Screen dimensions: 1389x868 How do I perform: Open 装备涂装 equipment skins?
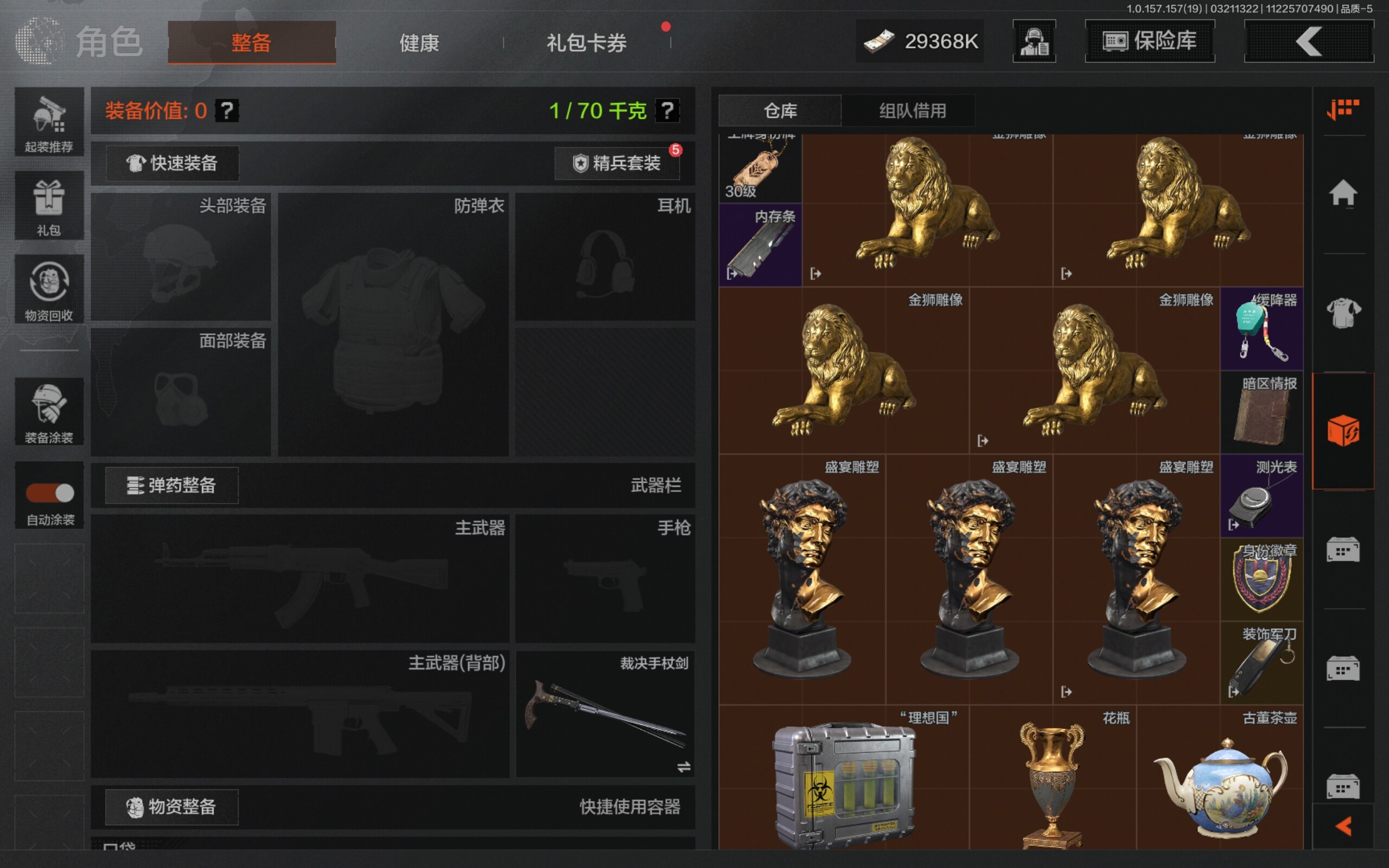point(49,412)
